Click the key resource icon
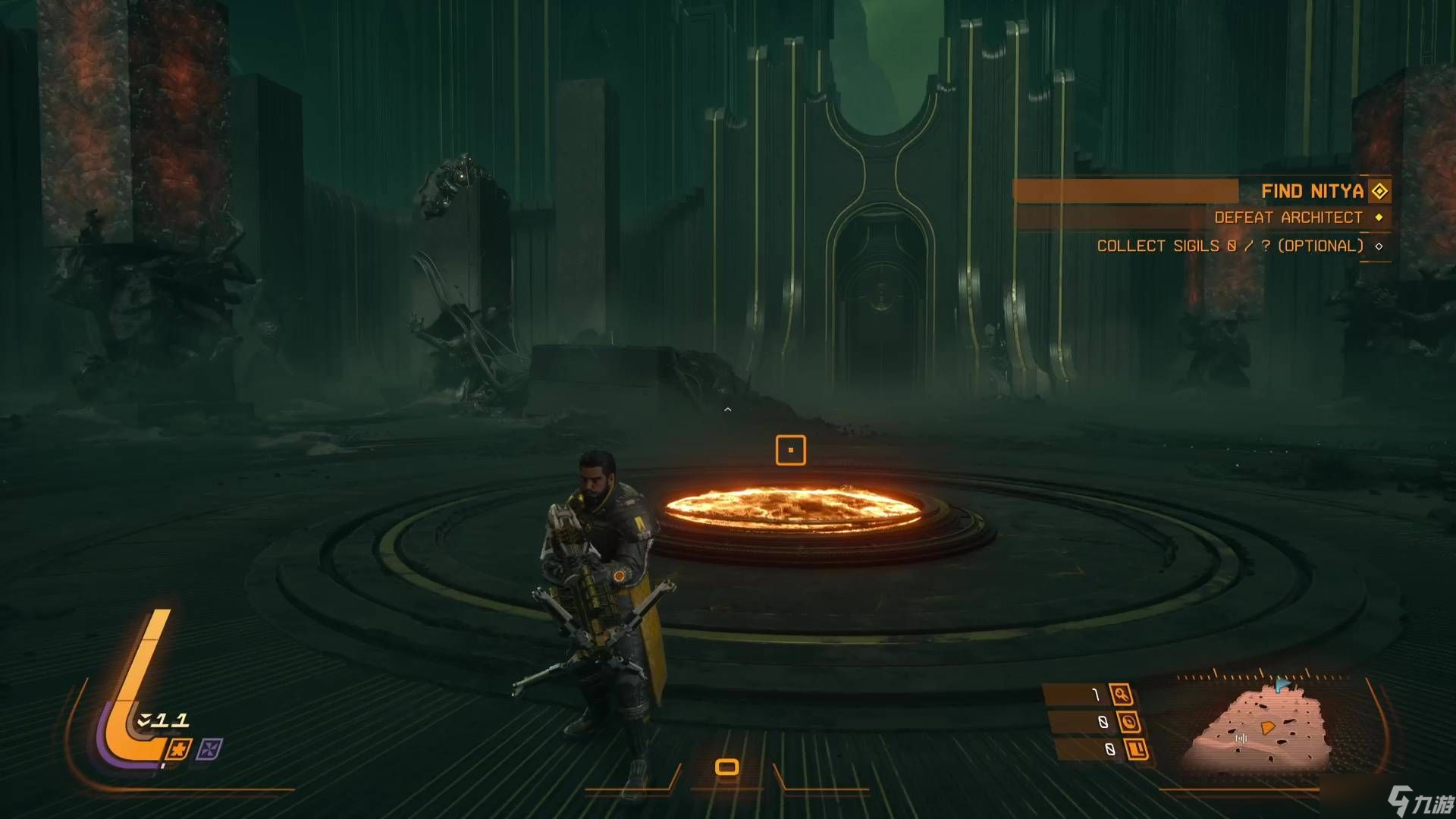1456x819 pixels. [x=1120, y=694]
